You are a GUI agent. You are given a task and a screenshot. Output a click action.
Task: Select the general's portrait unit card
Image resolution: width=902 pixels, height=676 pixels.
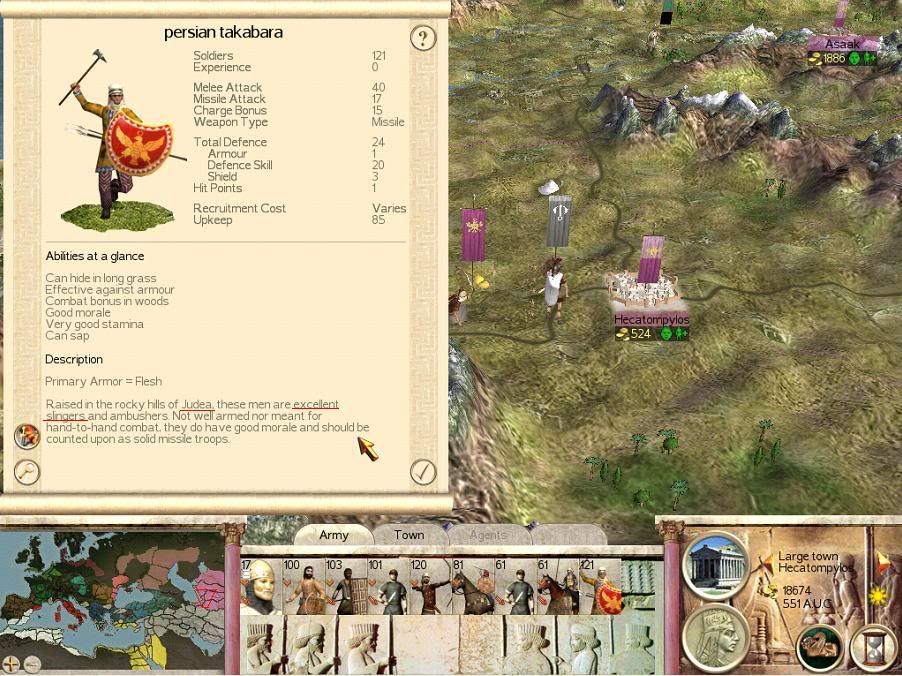(260, 586)
